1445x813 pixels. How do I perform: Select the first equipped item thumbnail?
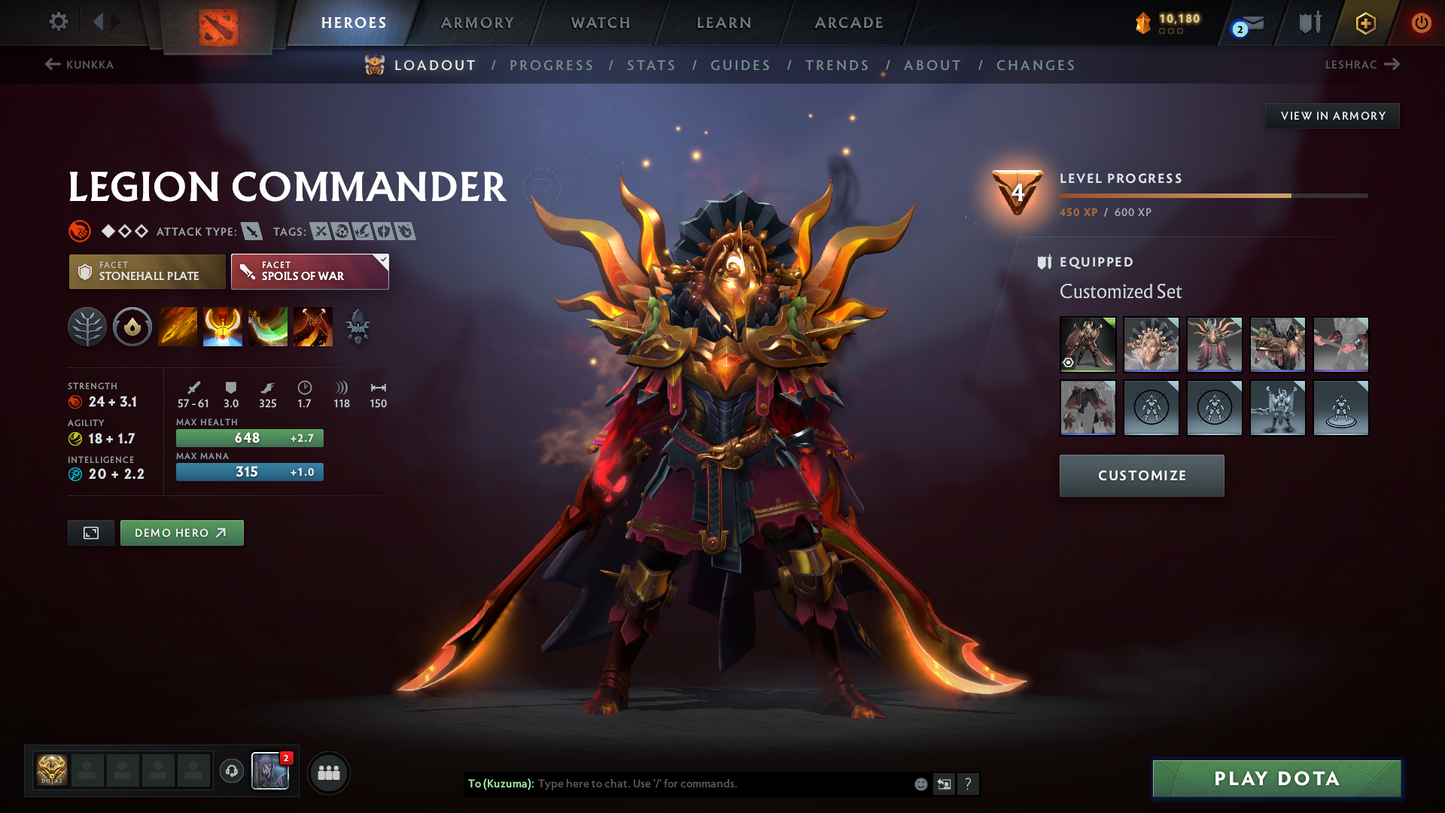(x=1088, y=344)
